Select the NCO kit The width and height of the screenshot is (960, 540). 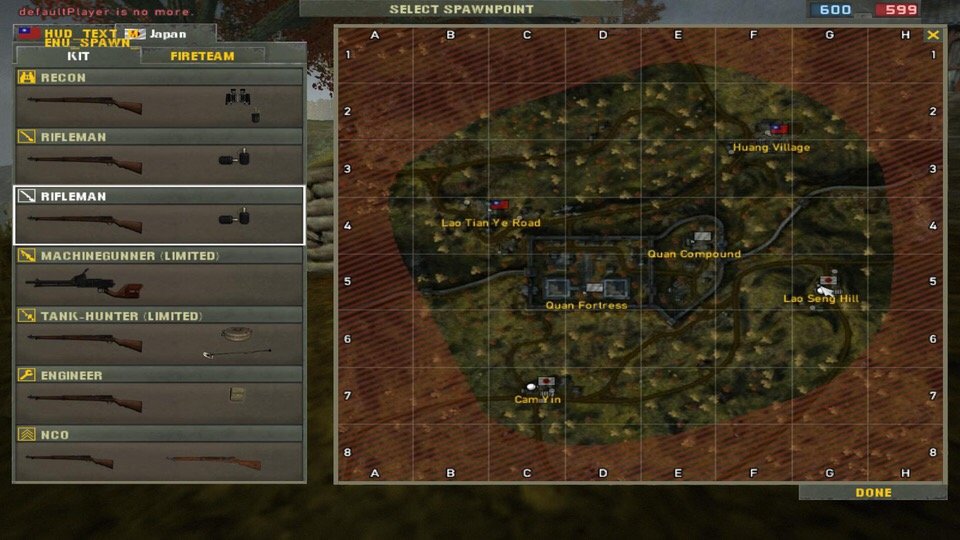[159, 455]
